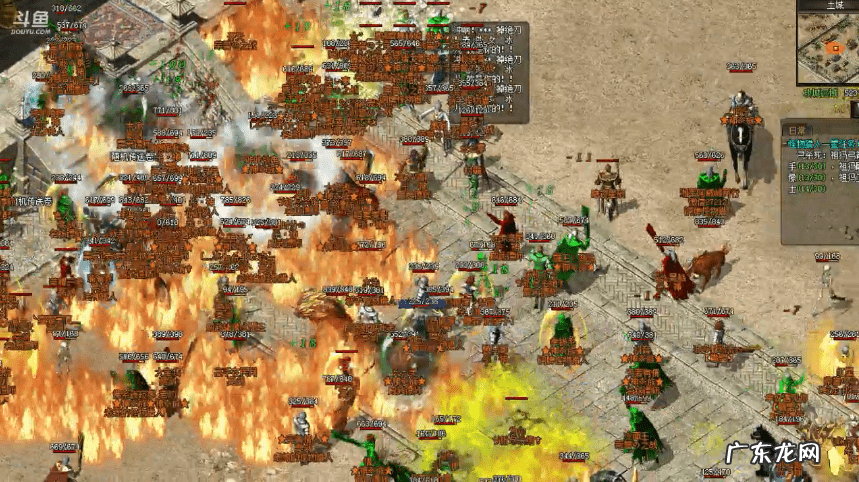Open the minimap in the corner
Viewport: 859px width, 482px height.
830,49
